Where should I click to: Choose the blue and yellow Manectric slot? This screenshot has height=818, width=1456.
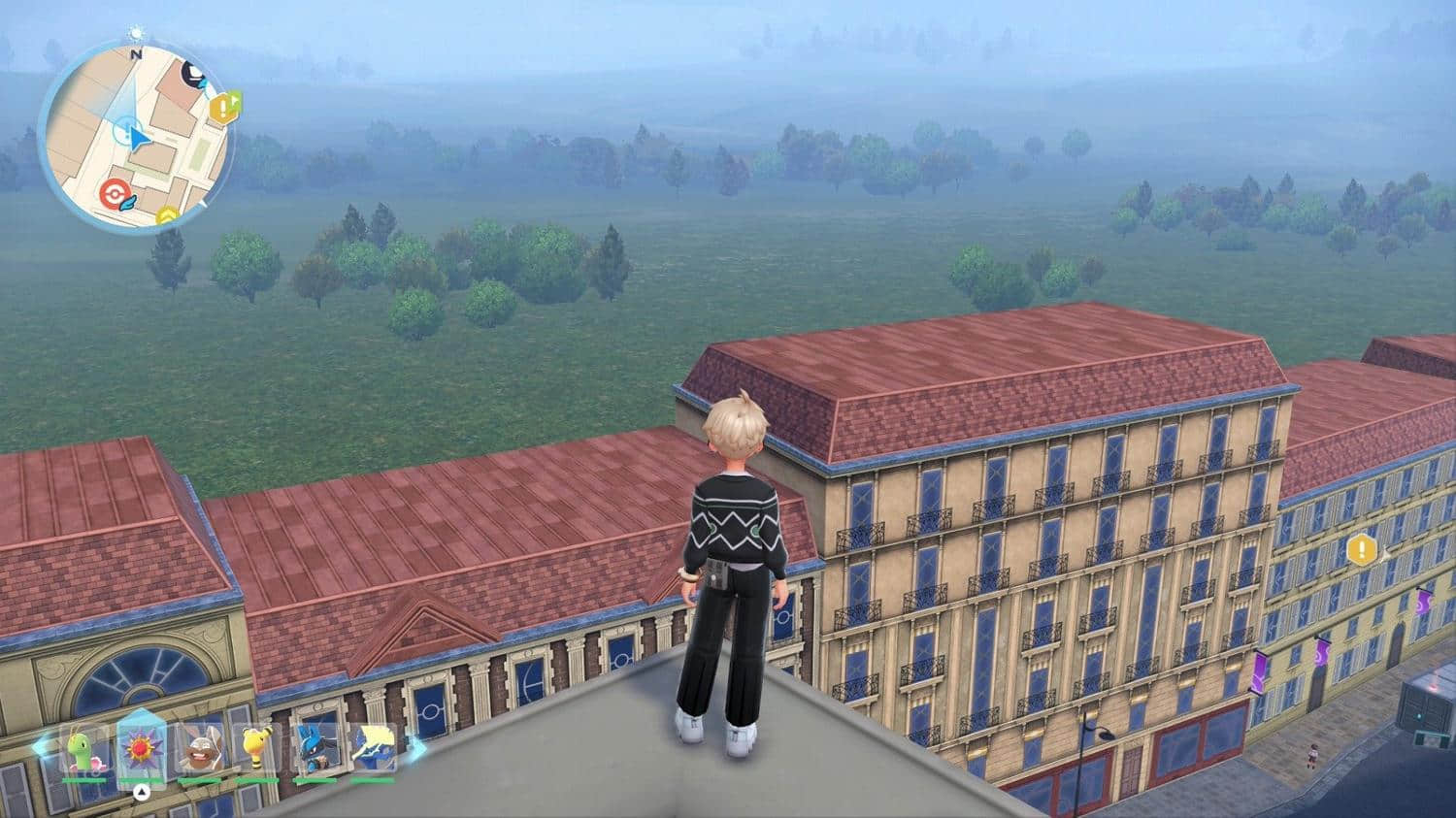click(x=373, y=750)
